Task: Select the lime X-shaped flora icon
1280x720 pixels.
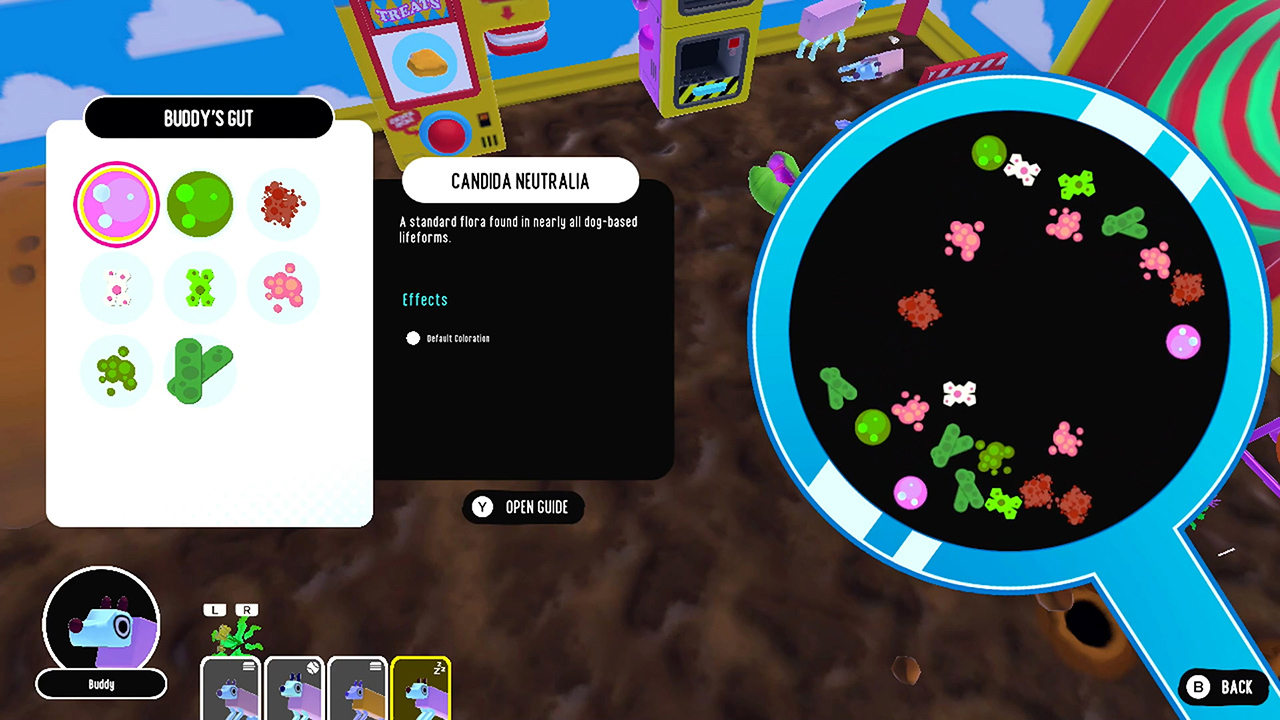Action: [200, 288]
